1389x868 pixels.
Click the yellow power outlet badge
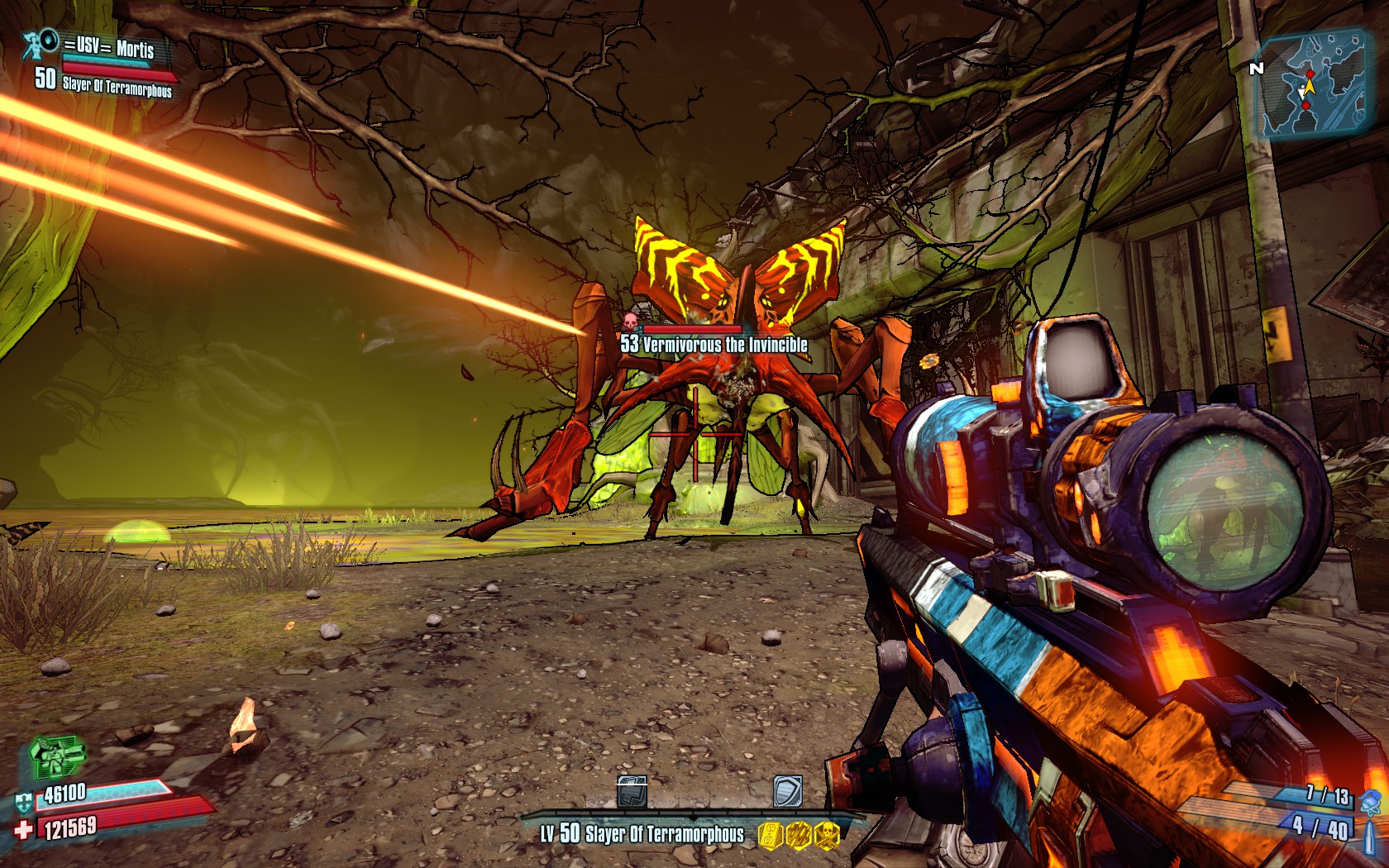771,835
